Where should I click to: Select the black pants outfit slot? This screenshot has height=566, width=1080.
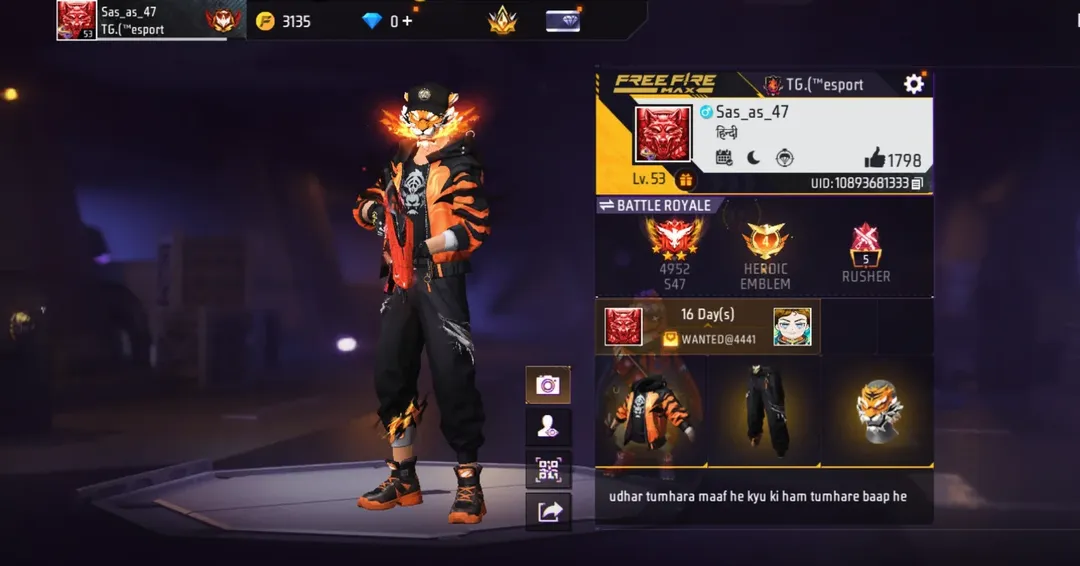coord(765,411)
